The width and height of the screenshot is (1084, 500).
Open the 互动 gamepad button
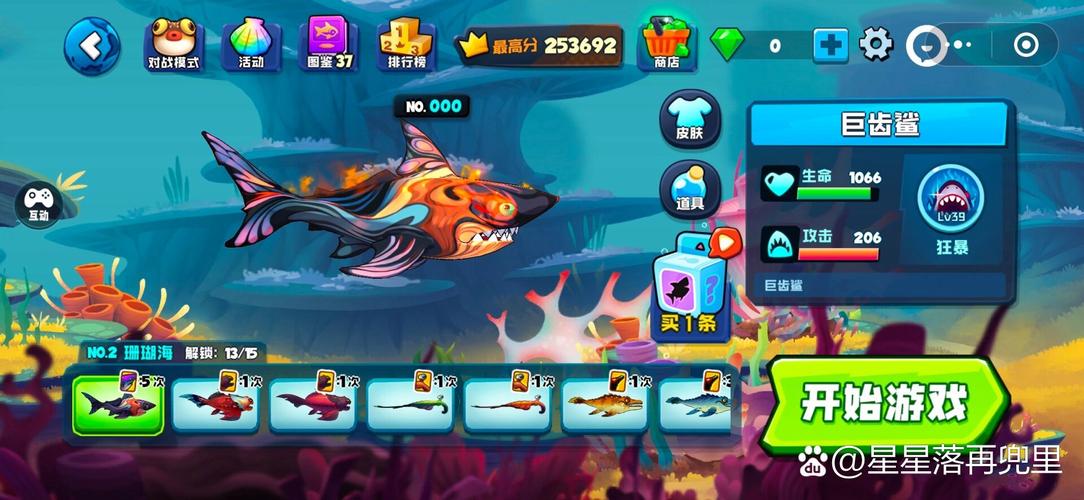[39, 203]
